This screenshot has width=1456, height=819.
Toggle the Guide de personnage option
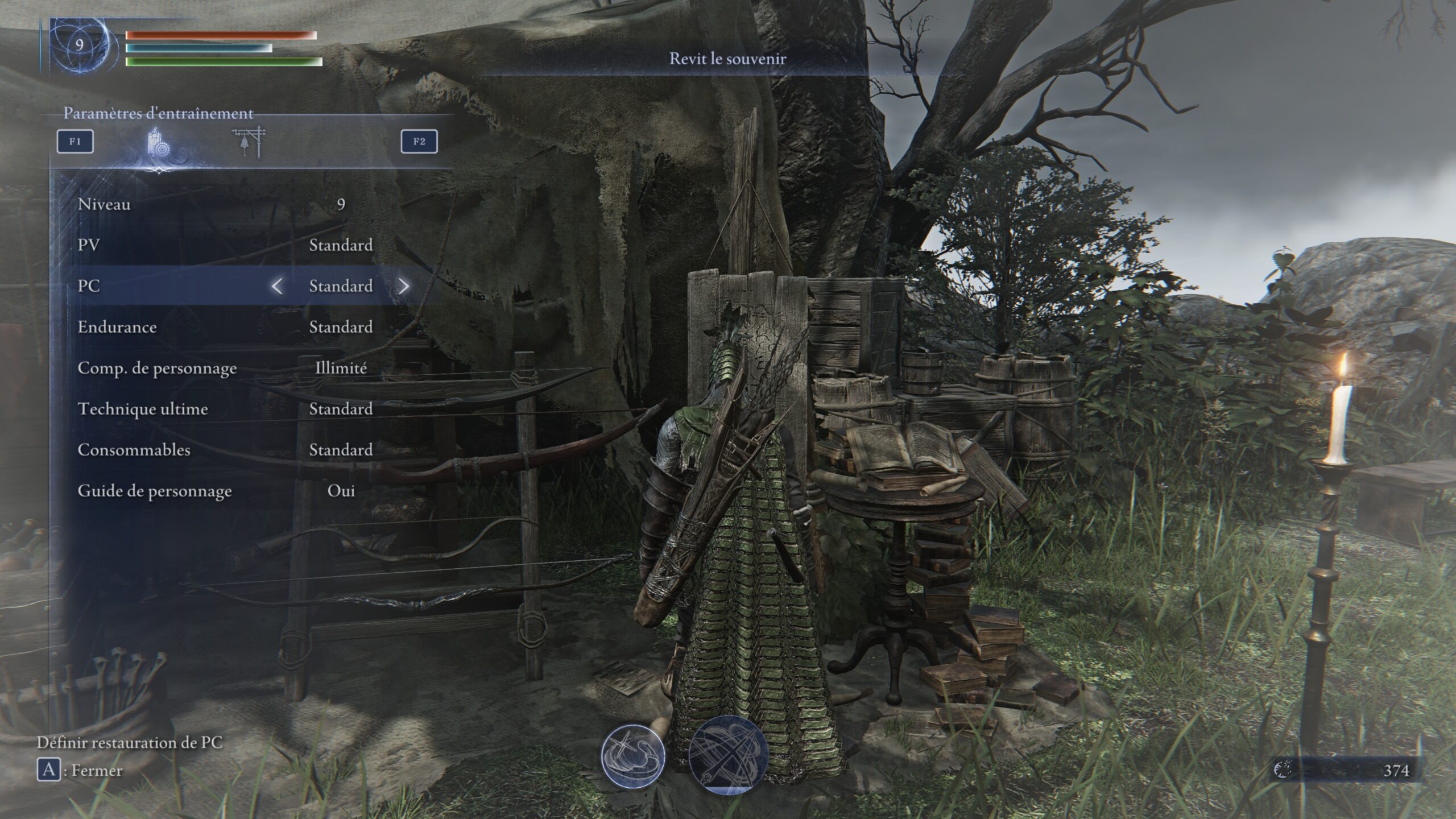coord(227,491)
